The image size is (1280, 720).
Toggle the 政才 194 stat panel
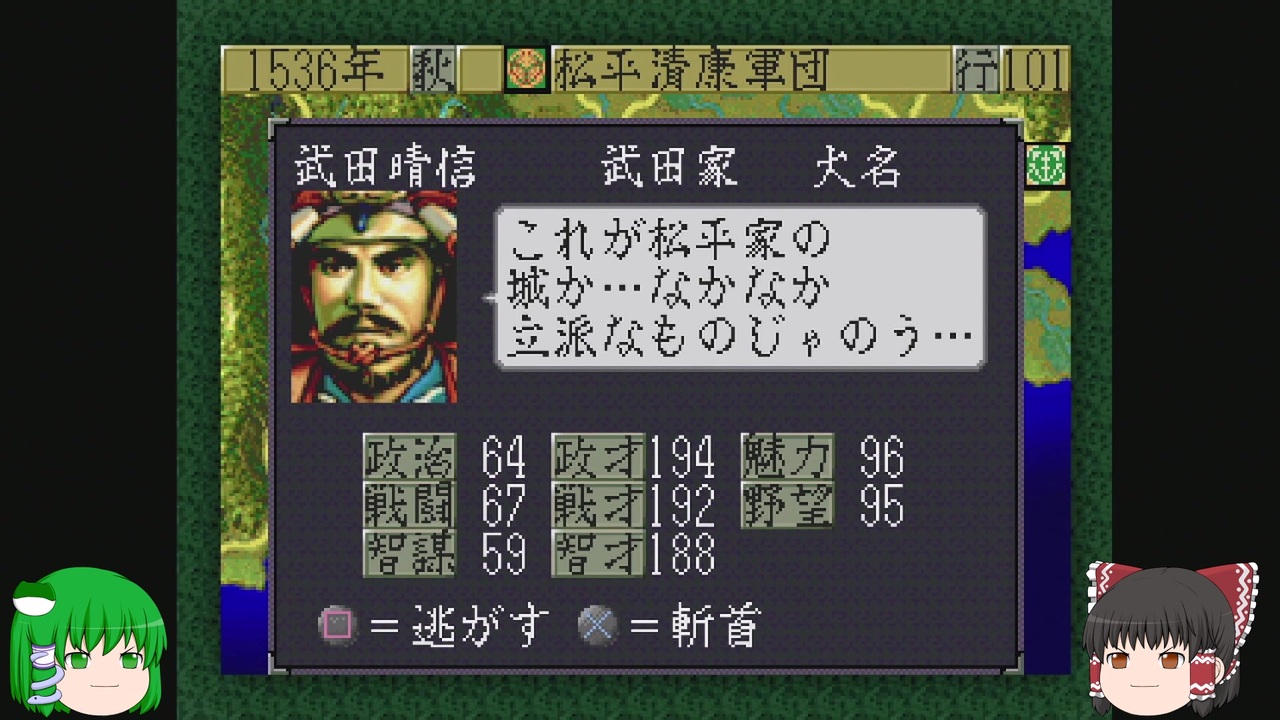(x=633, y=458)
